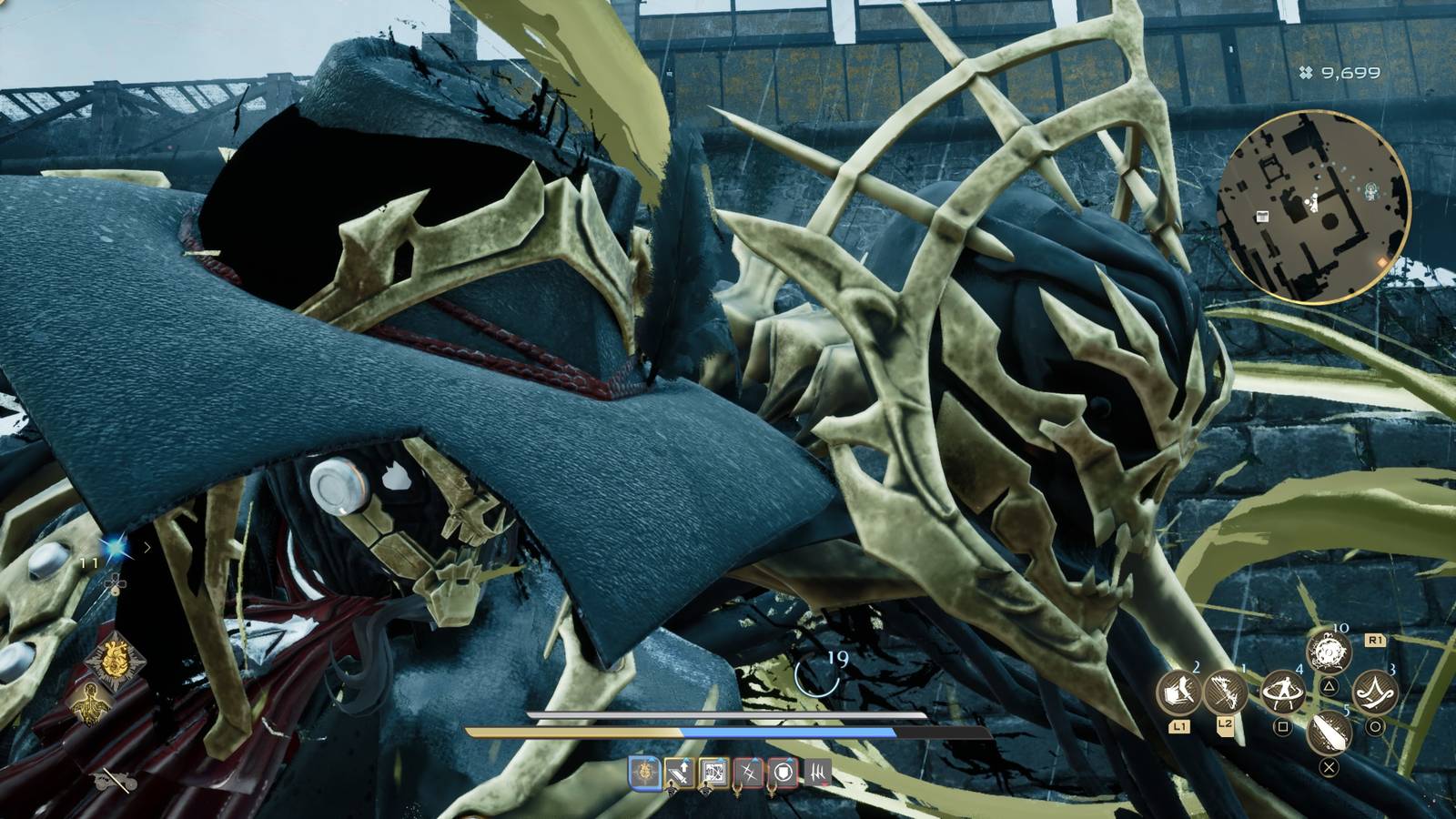Viewport: 1456px width, 819px height.
Task: Click the sword upgrade icon in the hotbar
Action: pyautogui.click(x=680, y=774)
